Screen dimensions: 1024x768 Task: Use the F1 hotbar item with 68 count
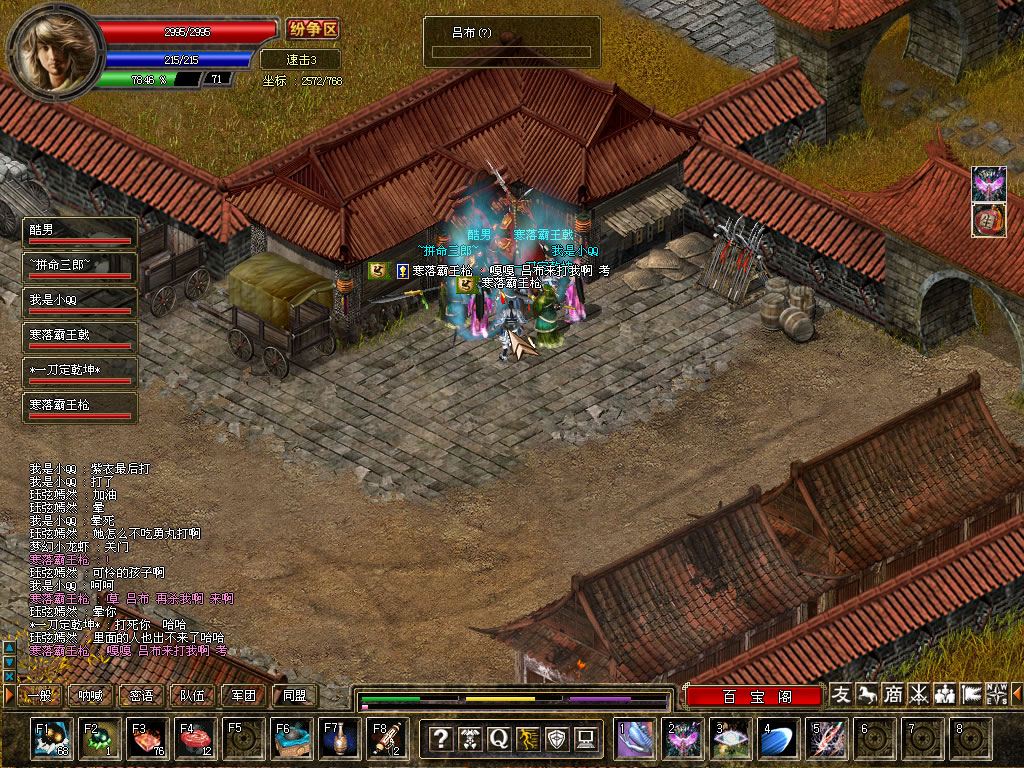(x=51, y=739)
